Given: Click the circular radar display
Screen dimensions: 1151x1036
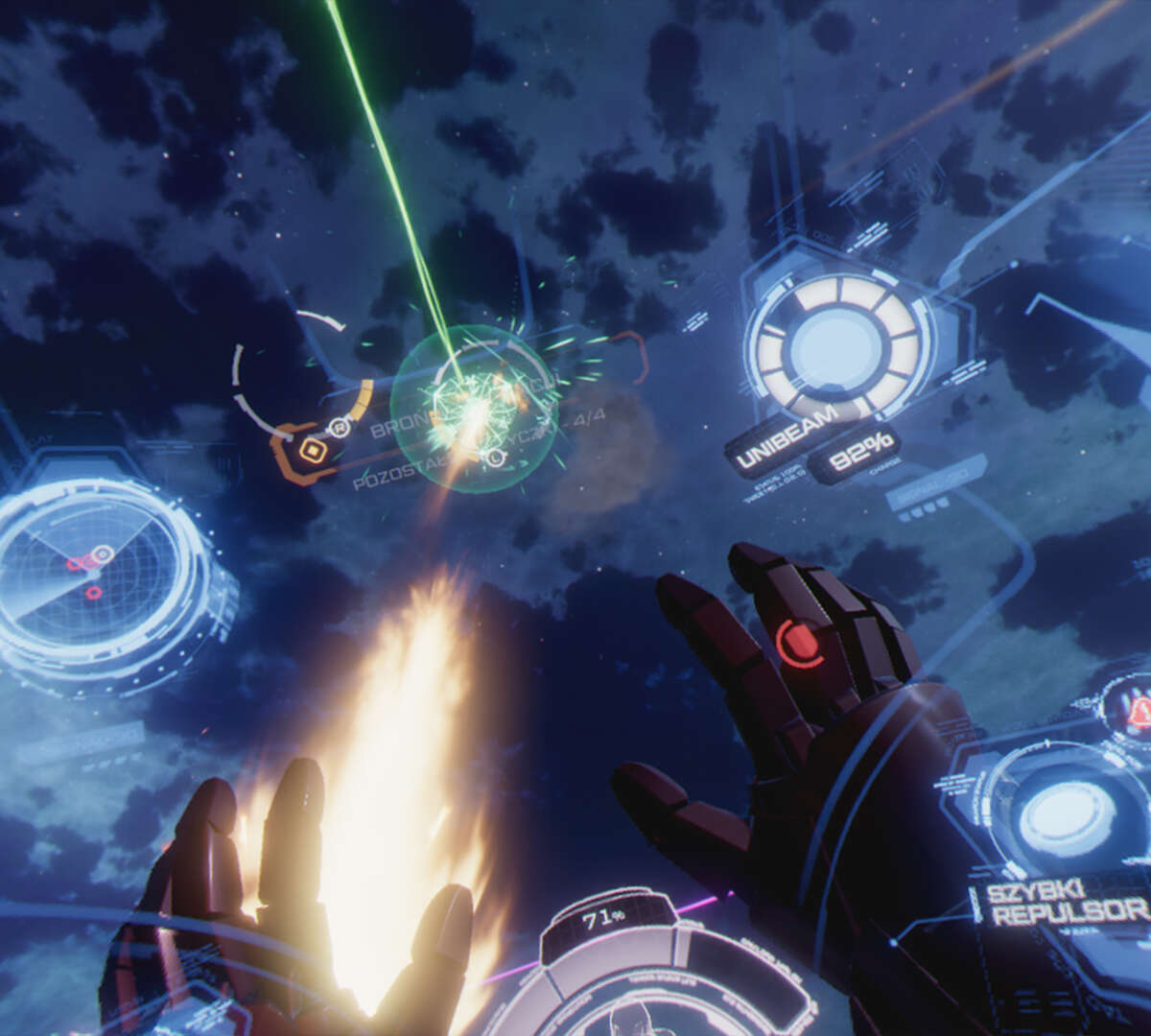Looking at the screenshot, I should click(93, 572).
